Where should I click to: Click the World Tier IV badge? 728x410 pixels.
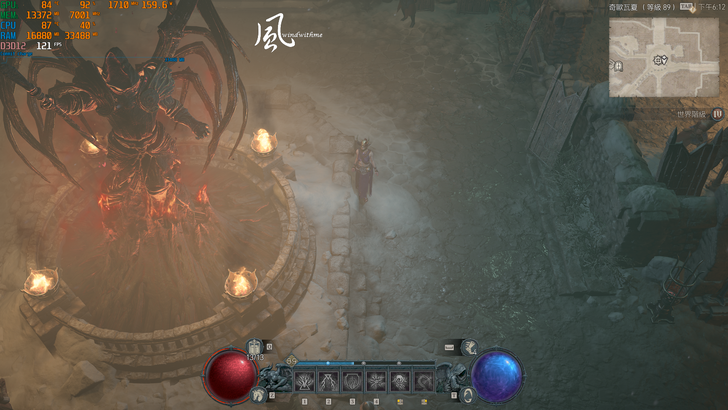tap(718, 115)
